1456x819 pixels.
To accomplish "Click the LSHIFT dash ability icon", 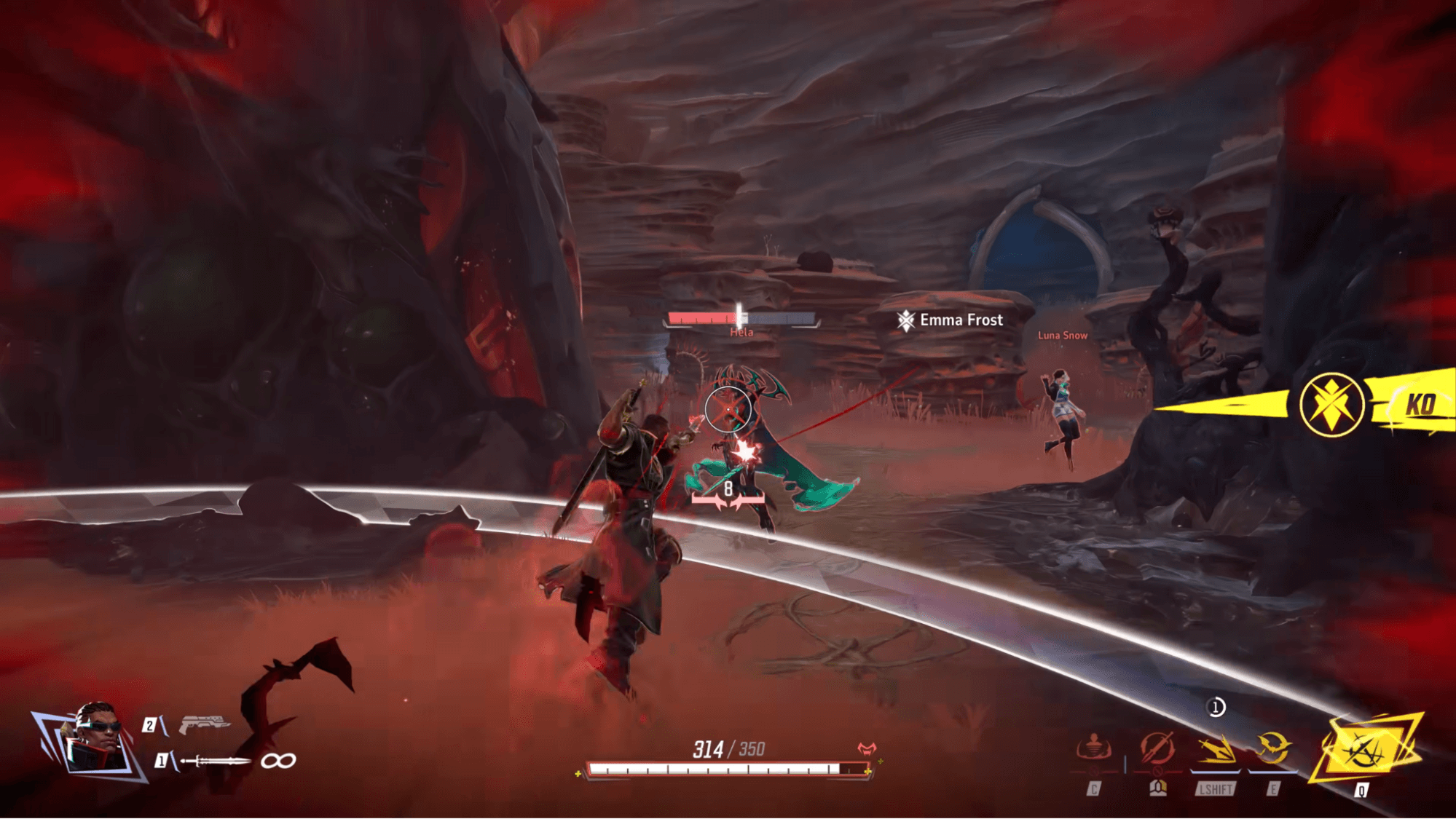I will pos(1217,748).
